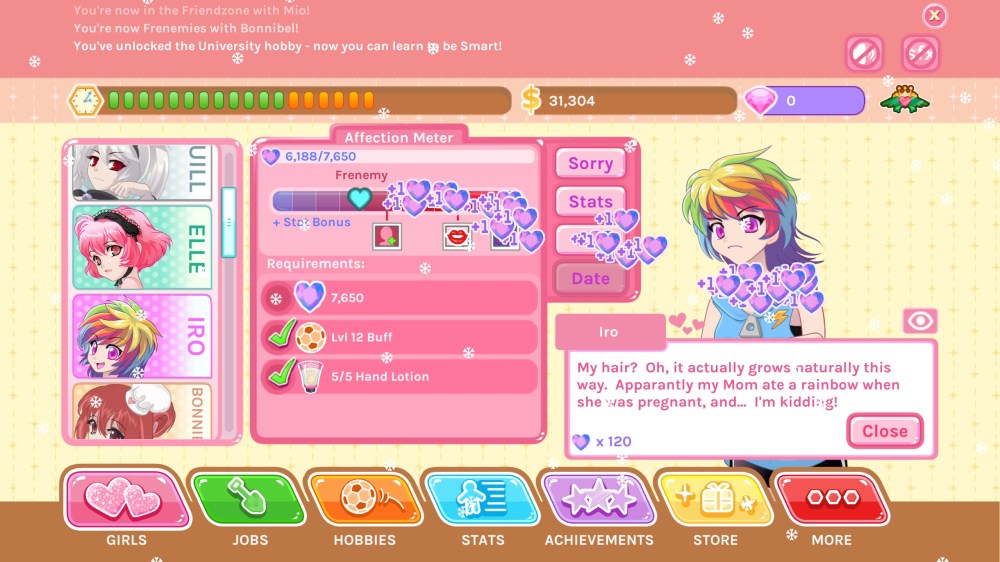Choose Bonnibel's portrait in the list
This screenshot has width=1000, height=562.
[x=142, y=411]
